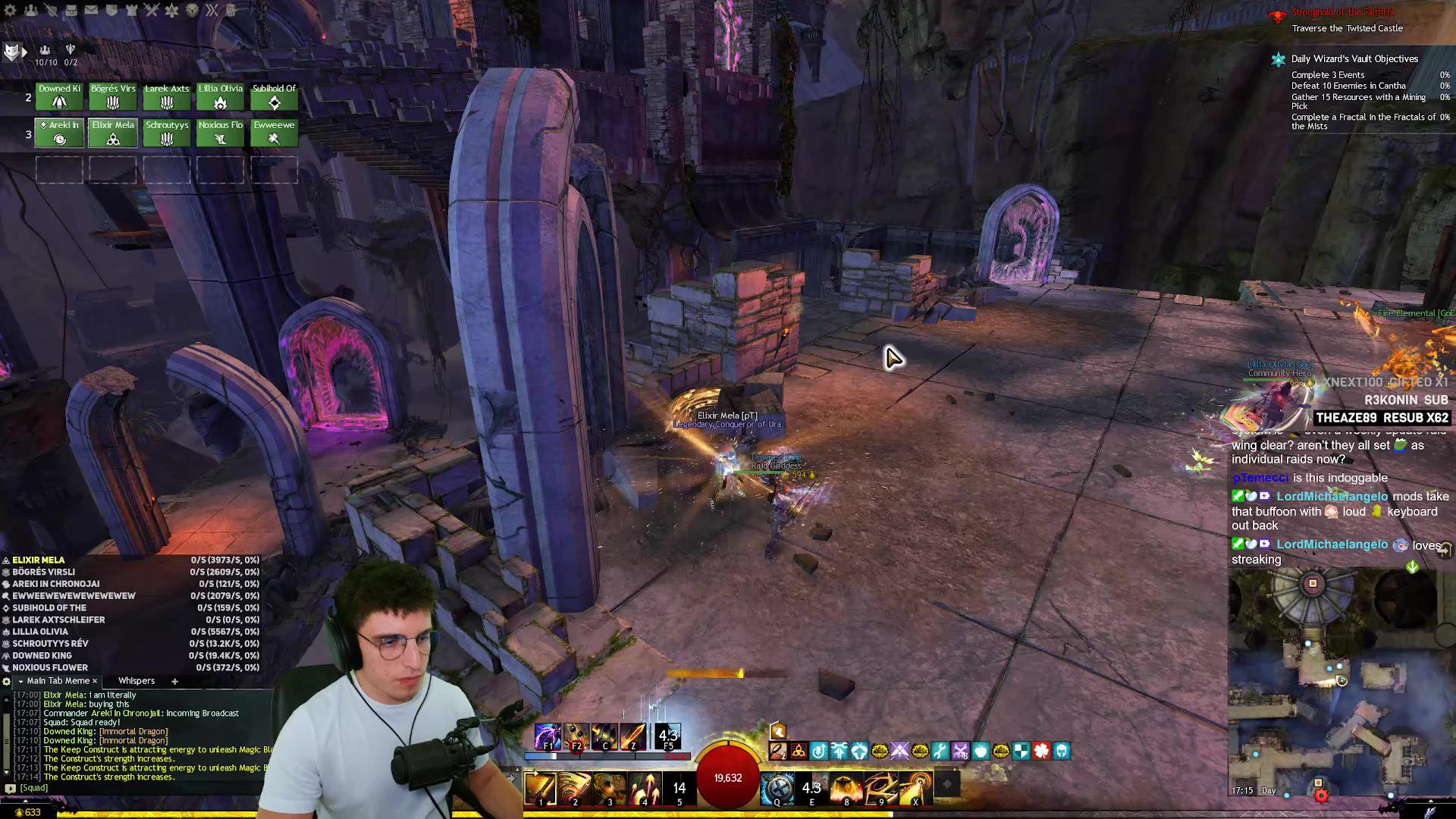Open the inventory bag icon
Image resolution: width=1456 pixels, height=819 pixels.
tap(71, 10)
